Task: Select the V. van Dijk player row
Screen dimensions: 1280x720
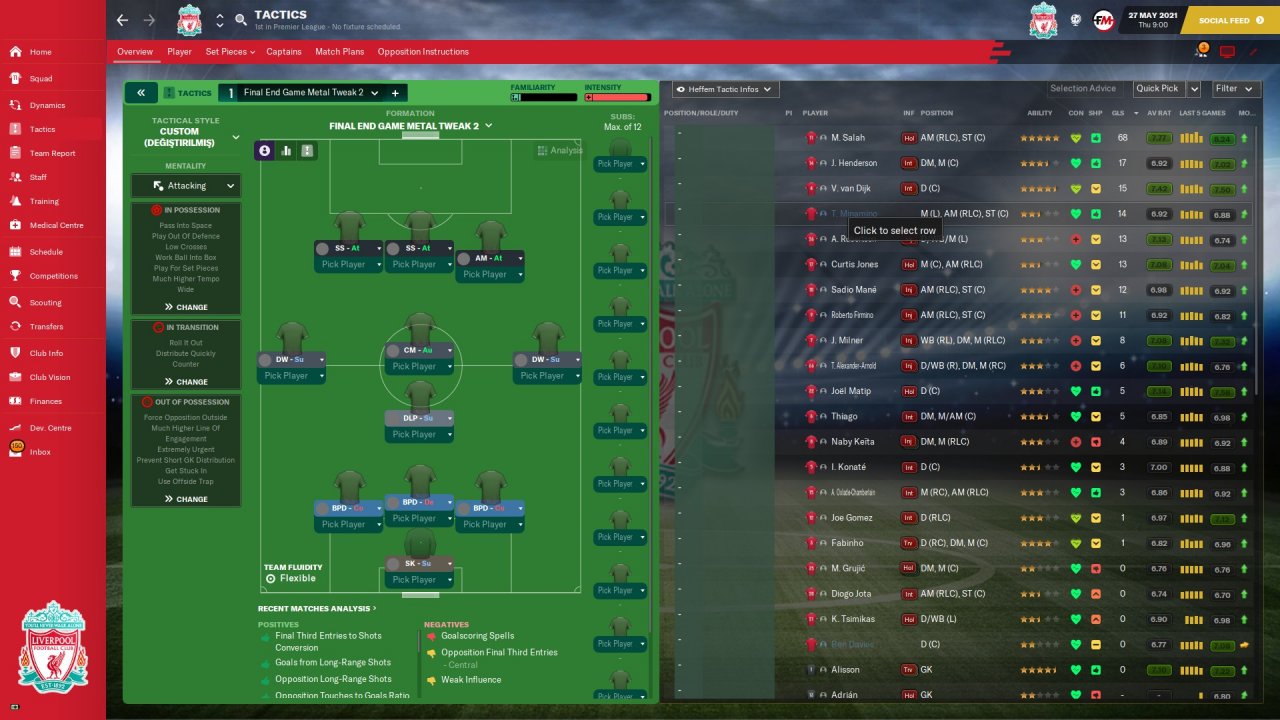Action: pyautogui.click(x=855, y=188)
